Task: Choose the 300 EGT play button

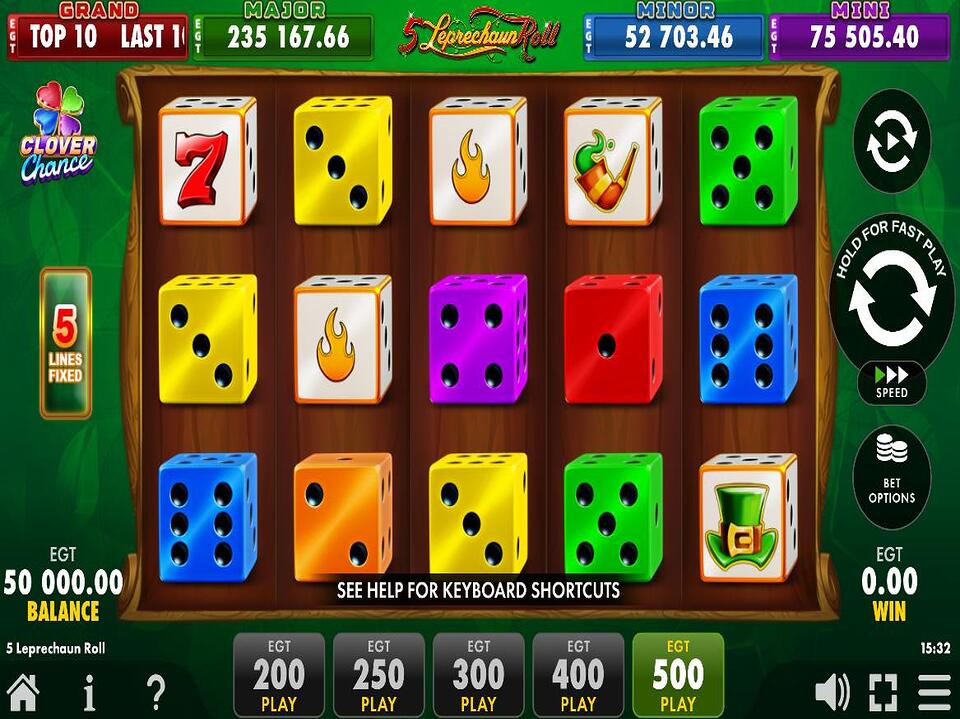Action: 479,675
